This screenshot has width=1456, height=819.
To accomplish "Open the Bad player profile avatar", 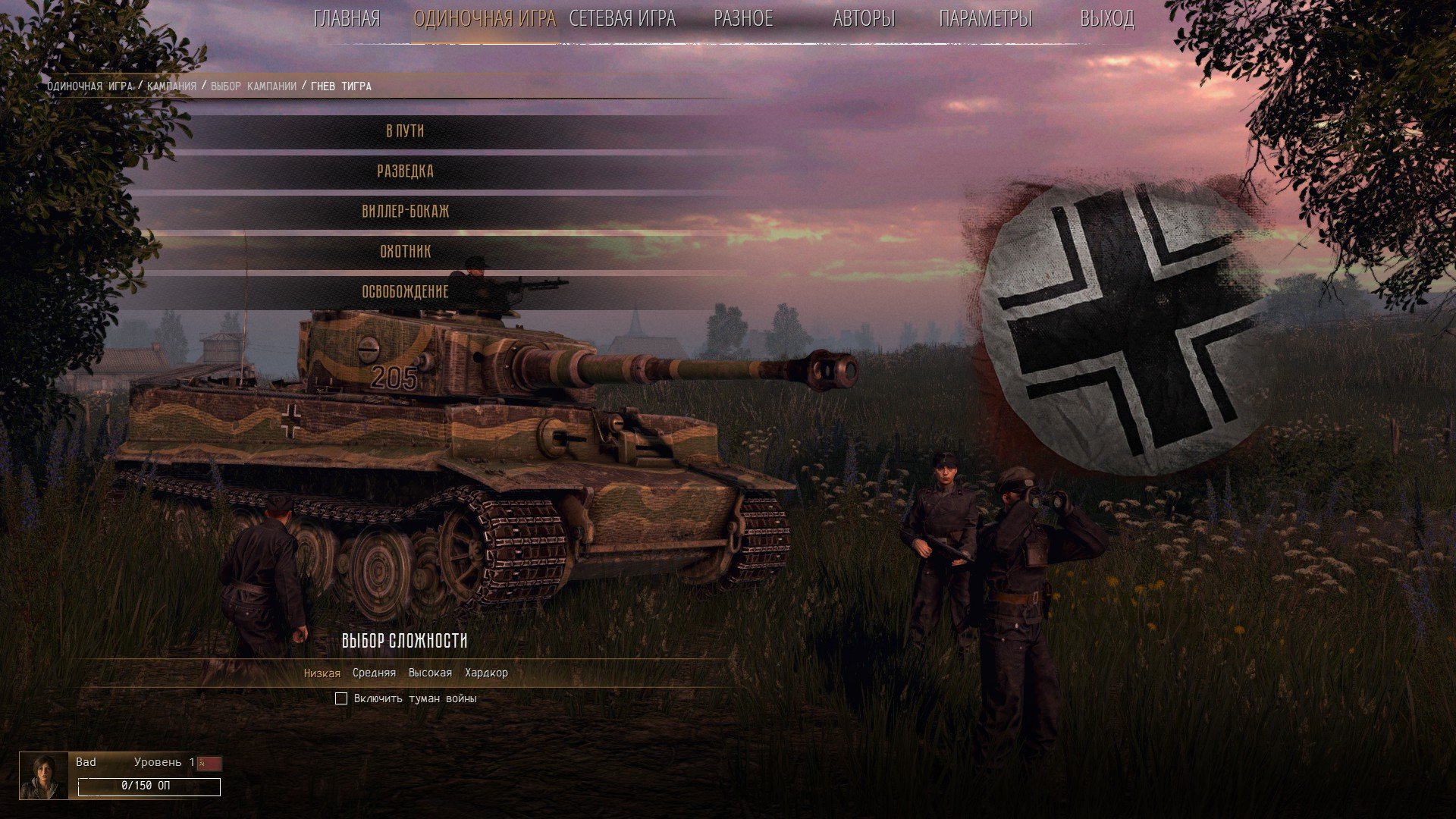I will (43, 776).
